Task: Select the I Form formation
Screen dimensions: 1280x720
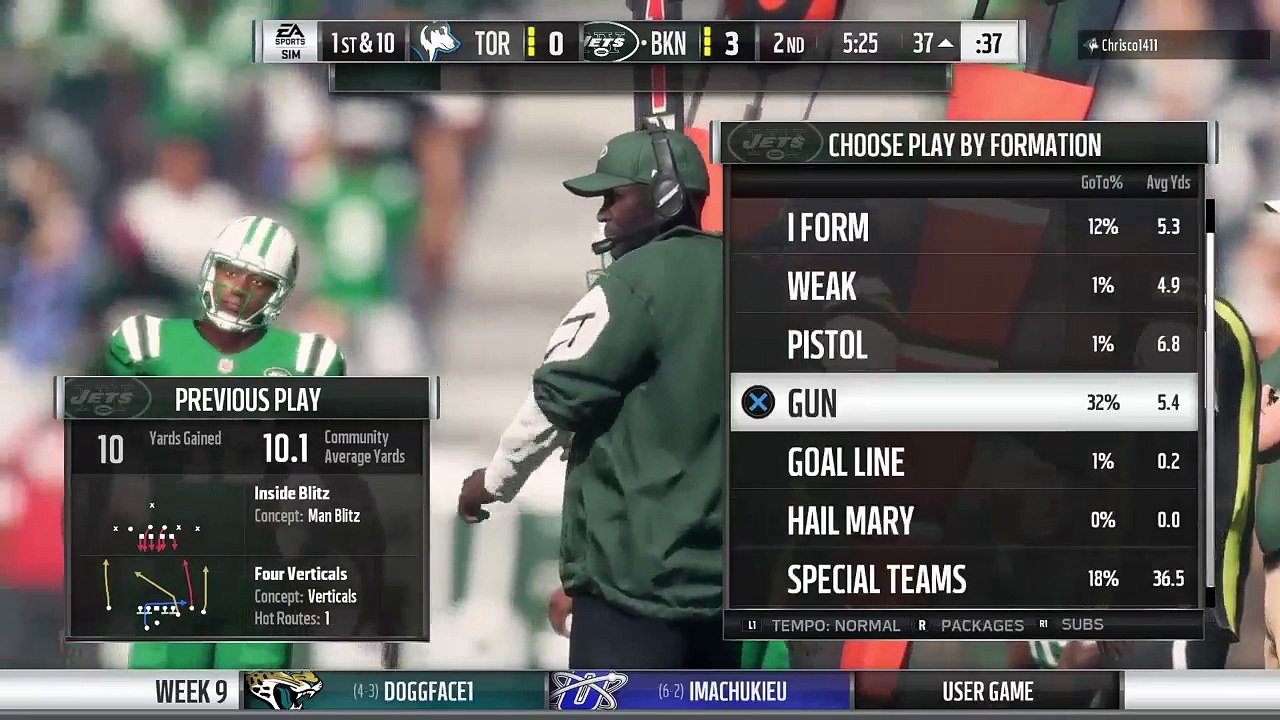Action: coord(963,227)
